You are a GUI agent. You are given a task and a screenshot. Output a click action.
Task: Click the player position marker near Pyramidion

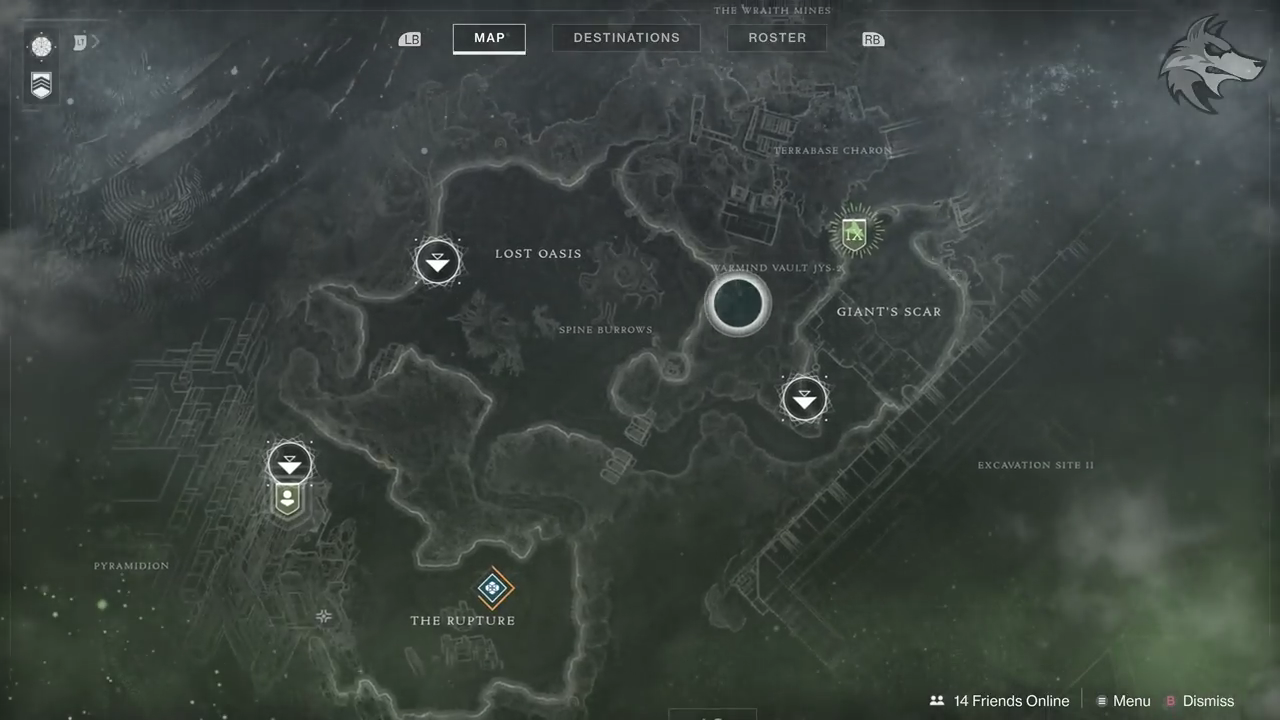click(x=288, y=499)
